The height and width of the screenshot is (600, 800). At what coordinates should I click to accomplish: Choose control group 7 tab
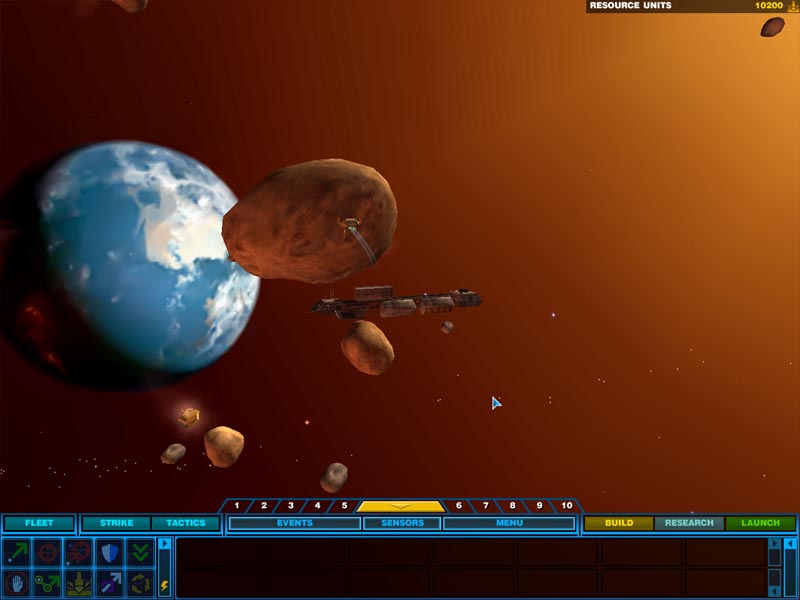[486, 506]
